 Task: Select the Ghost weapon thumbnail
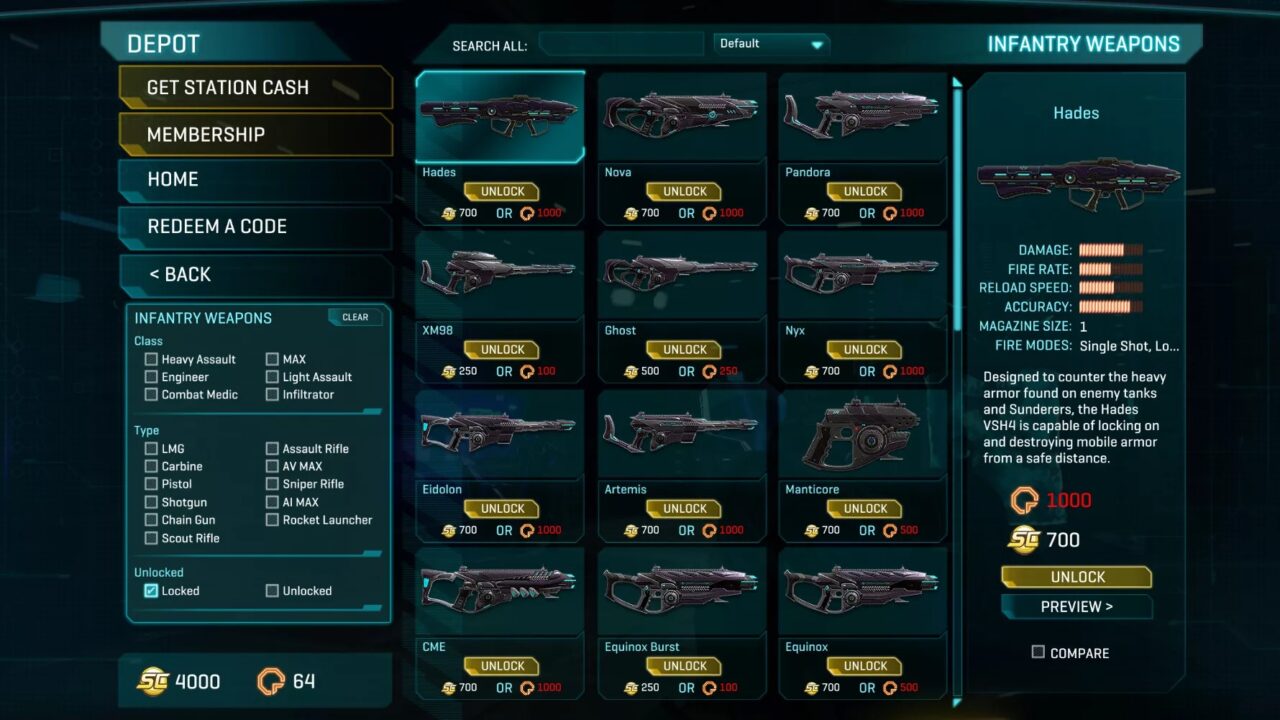point(681,273)
